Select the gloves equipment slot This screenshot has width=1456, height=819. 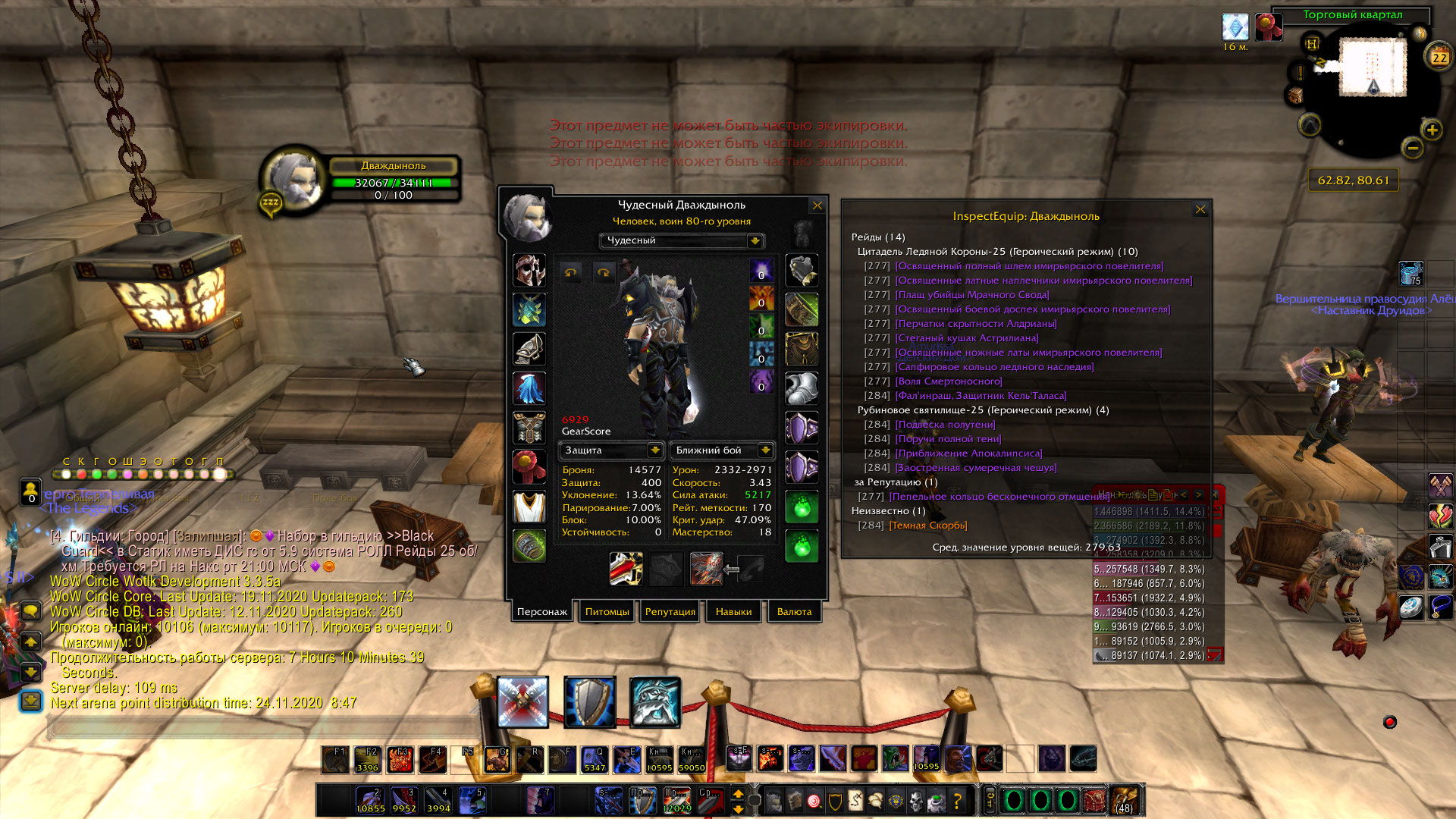point(802,271)
